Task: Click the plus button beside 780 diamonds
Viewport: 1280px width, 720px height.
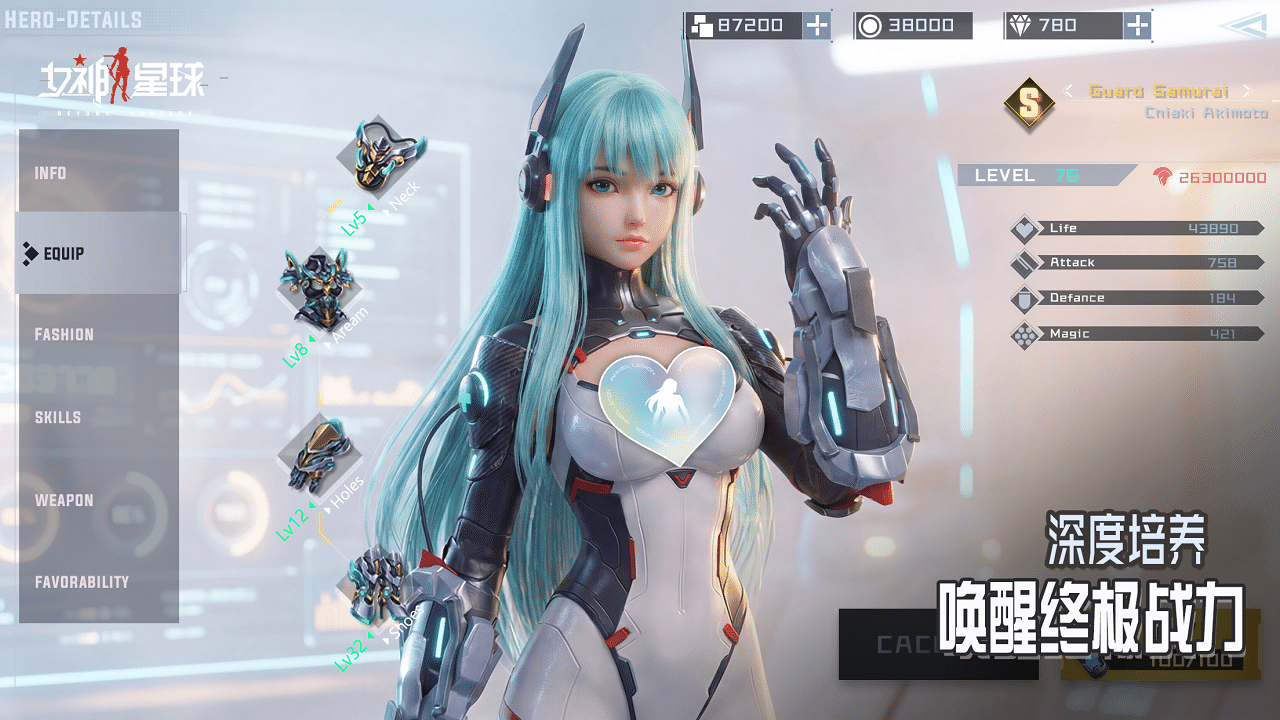Action: (x=1137, y=26)
